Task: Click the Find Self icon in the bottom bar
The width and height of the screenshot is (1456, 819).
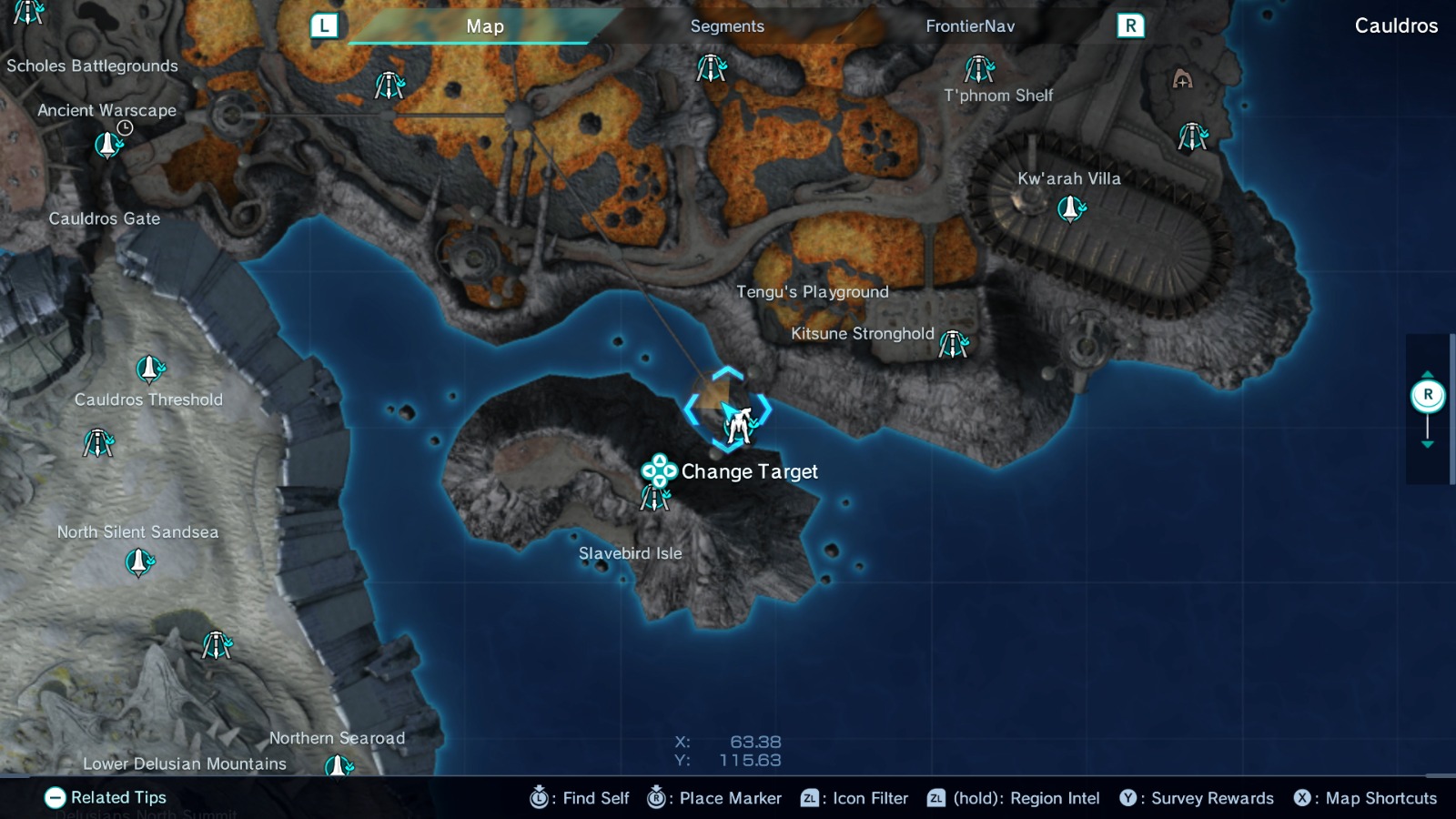Action: click(x=540, y=798)
